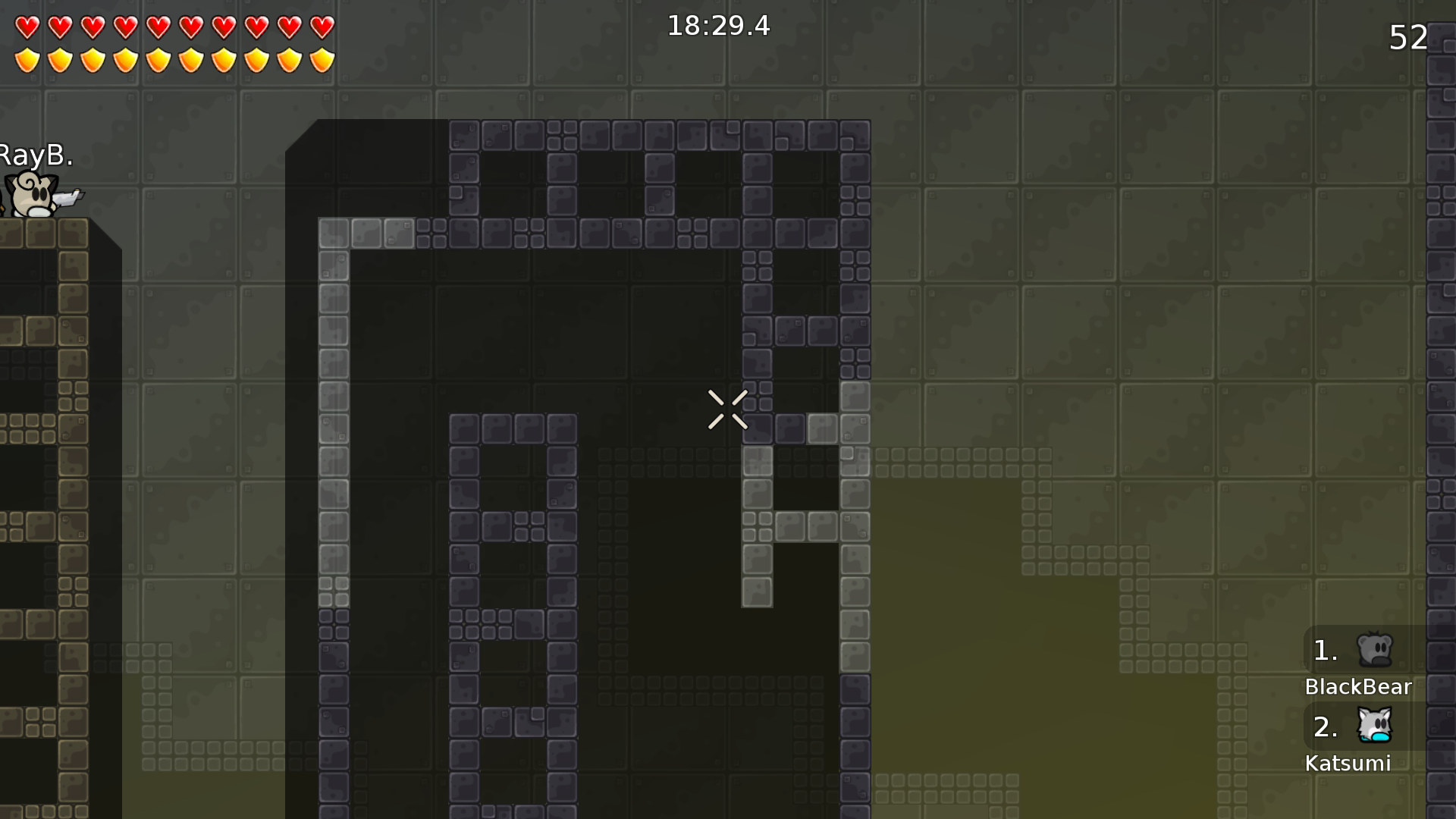Image resolution: width=1456 pixels, height=819 pixels.
Task: Click the score counter showing 52
Action: pos(1407,38)
